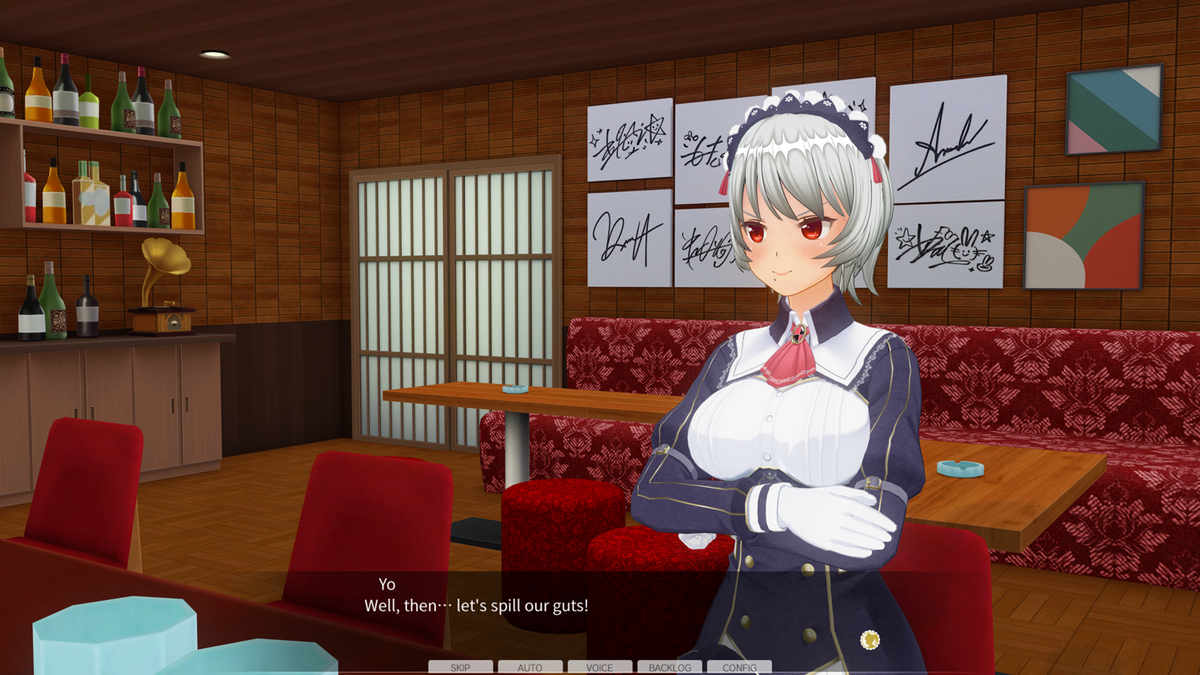Advance the dialogue by clicking the text box
This screenshot has height=675, width=1200.
tap(600, 610)
